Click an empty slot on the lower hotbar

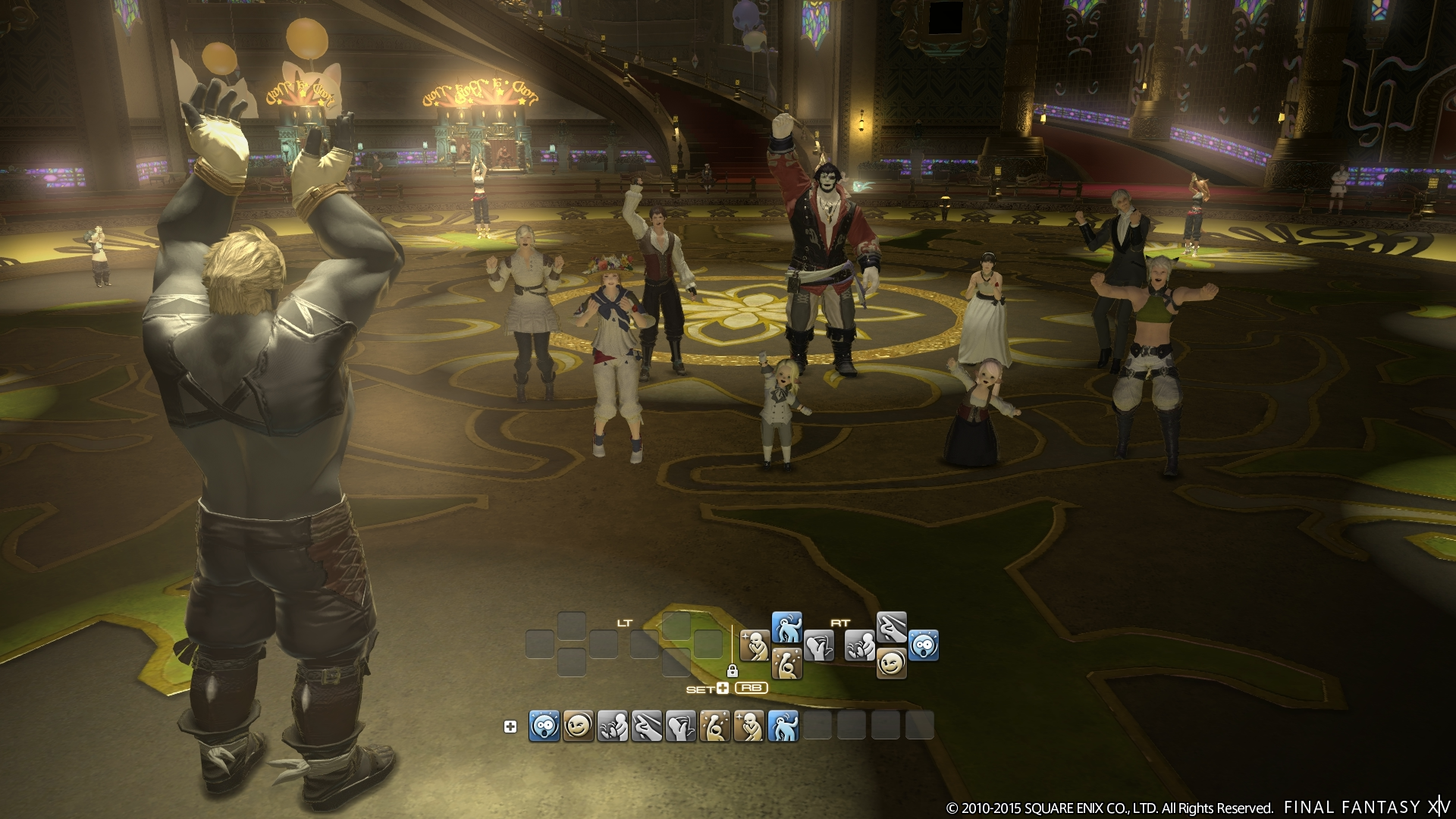pos(819,726)
